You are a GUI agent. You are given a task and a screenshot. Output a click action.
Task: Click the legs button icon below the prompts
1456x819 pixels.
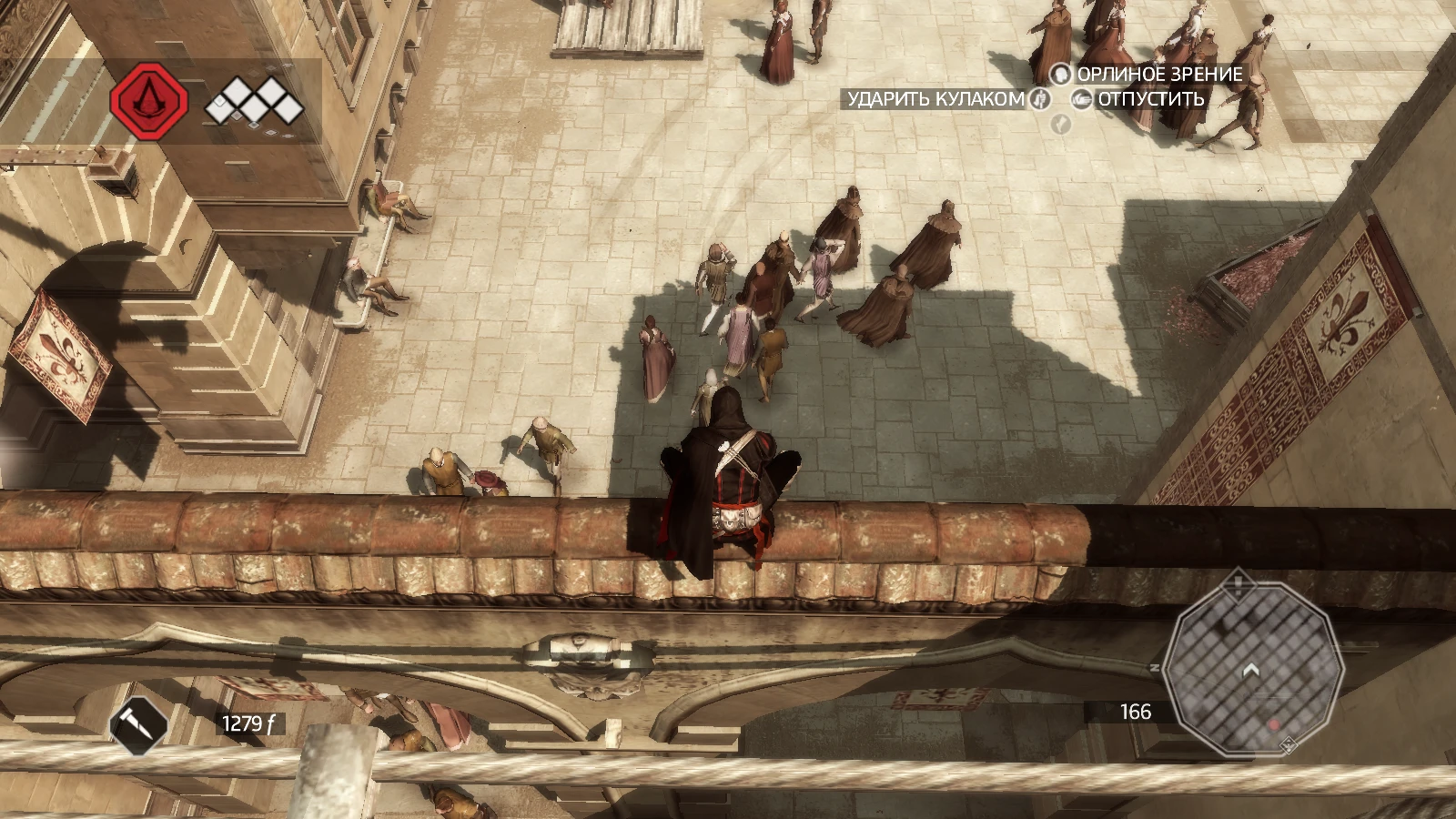pos(1059,126)
